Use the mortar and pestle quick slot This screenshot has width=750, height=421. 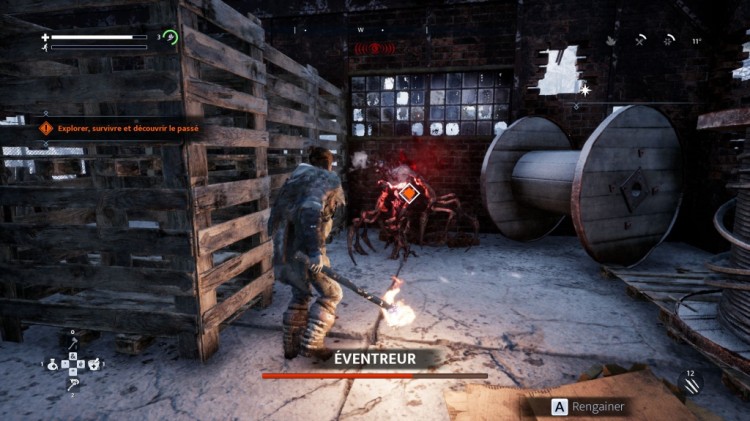pos(93,365)
